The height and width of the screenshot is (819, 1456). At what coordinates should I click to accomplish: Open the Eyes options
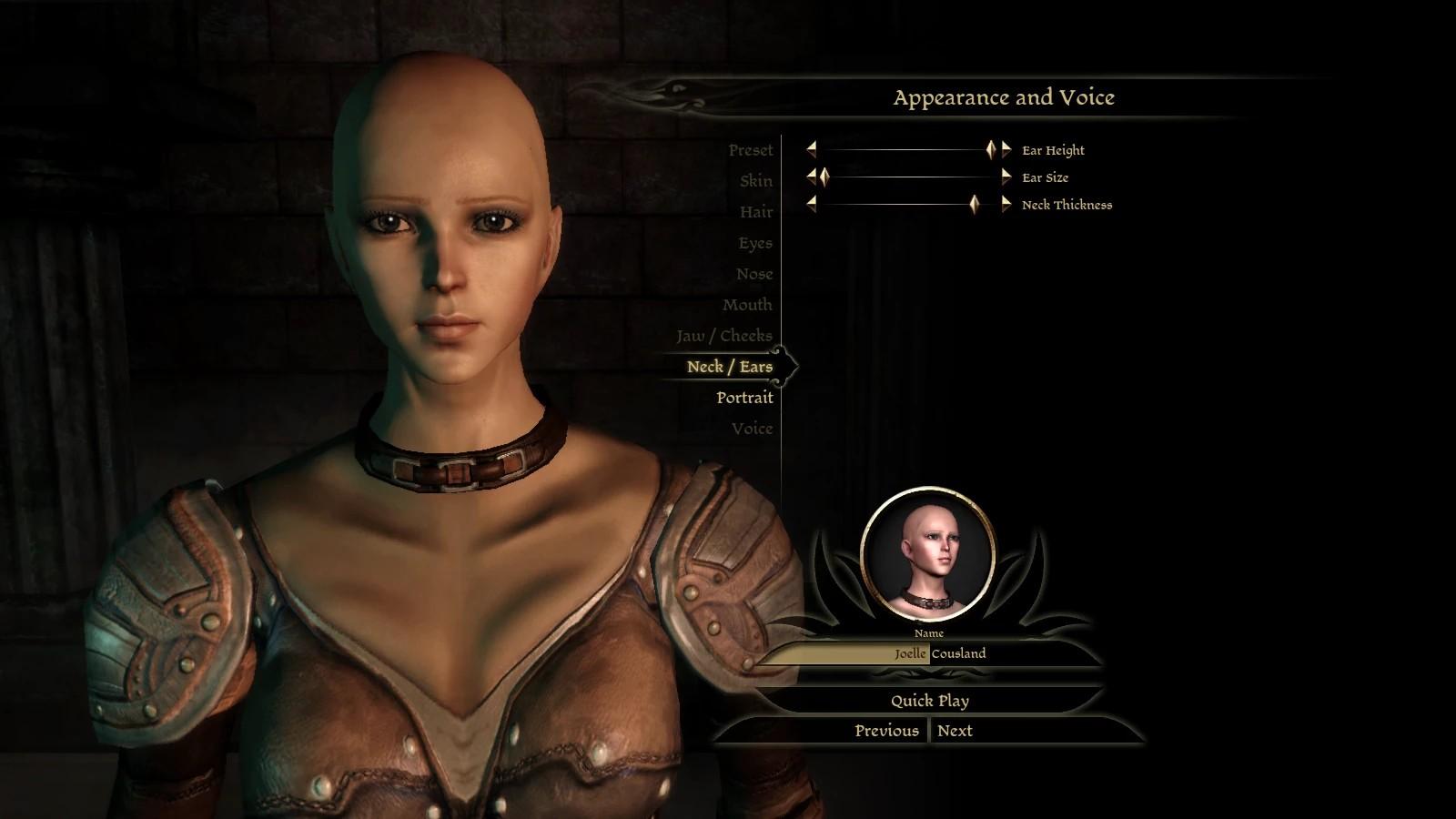point(755,243)
